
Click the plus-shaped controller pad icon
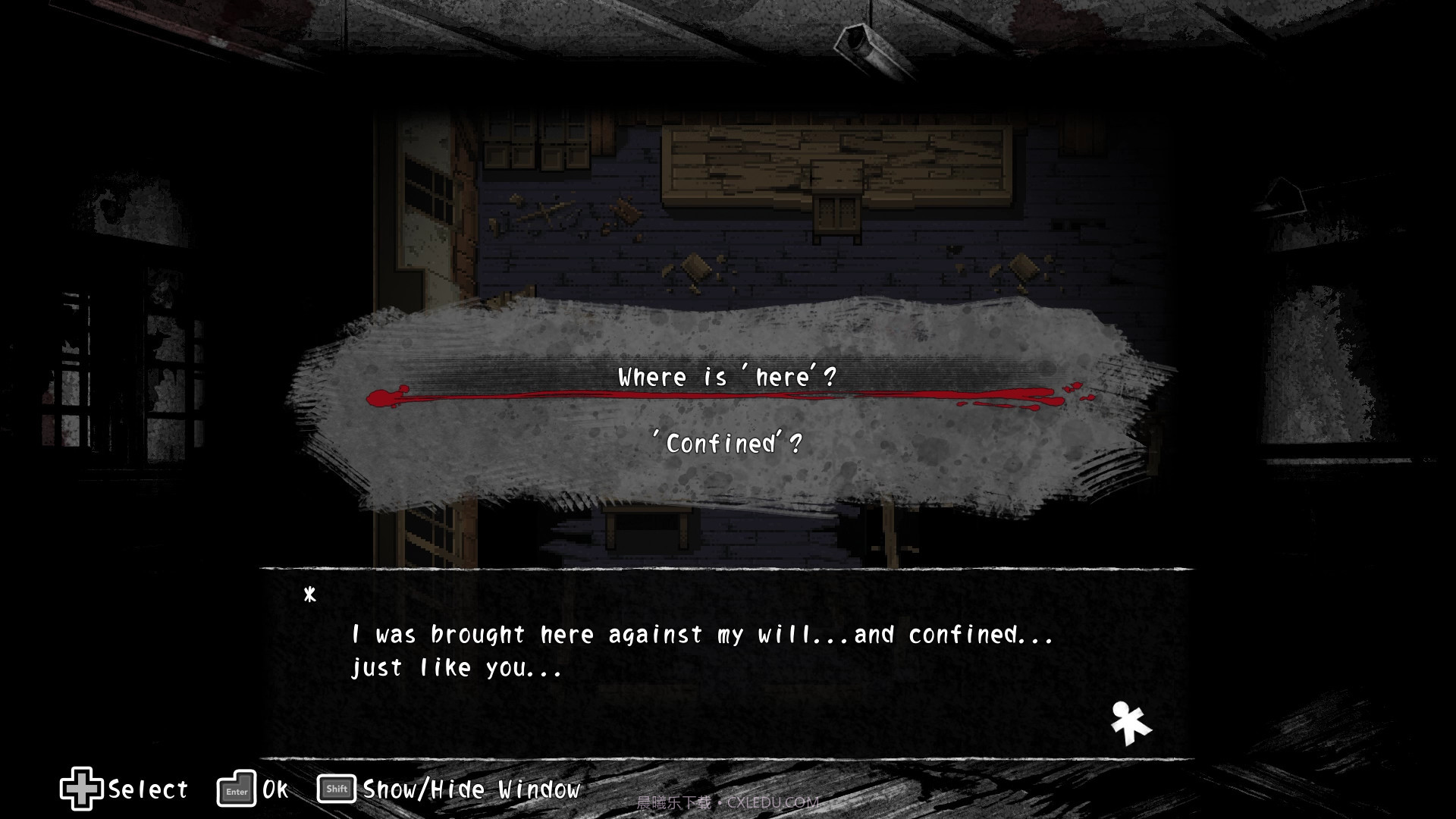tap(83, 789)
